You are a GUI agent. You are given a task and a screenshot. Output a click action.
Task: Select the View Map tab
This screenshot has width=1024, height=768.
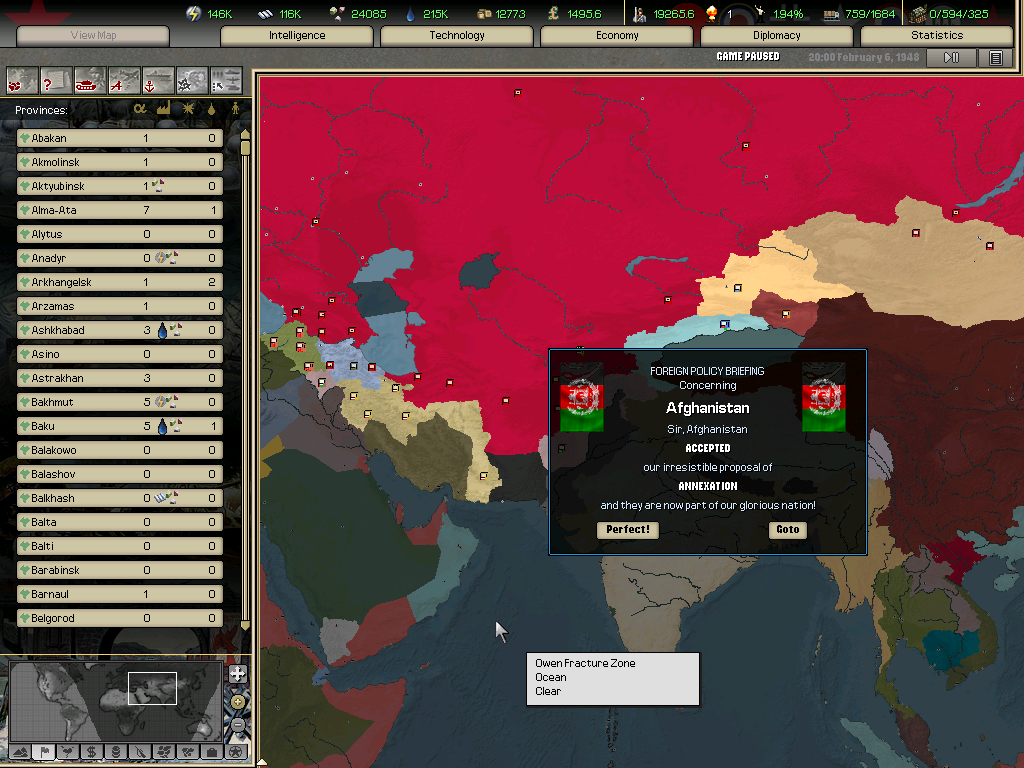tap(93, 36)
